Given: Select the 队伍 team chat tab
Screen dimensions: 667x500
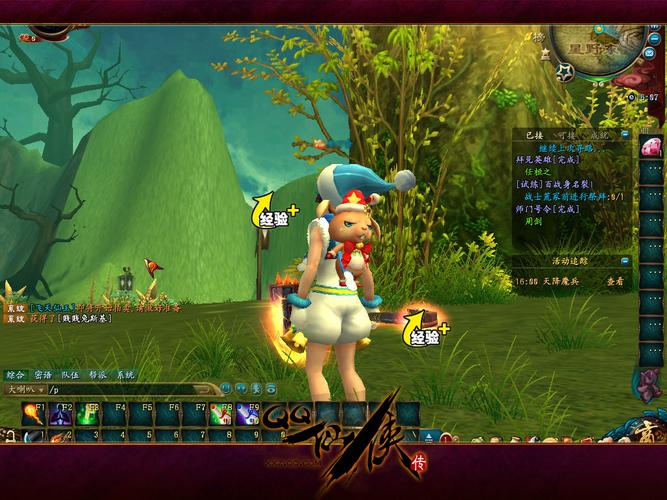Looking at the screenshot, I should pyautogui.click(x=70, y=375).
